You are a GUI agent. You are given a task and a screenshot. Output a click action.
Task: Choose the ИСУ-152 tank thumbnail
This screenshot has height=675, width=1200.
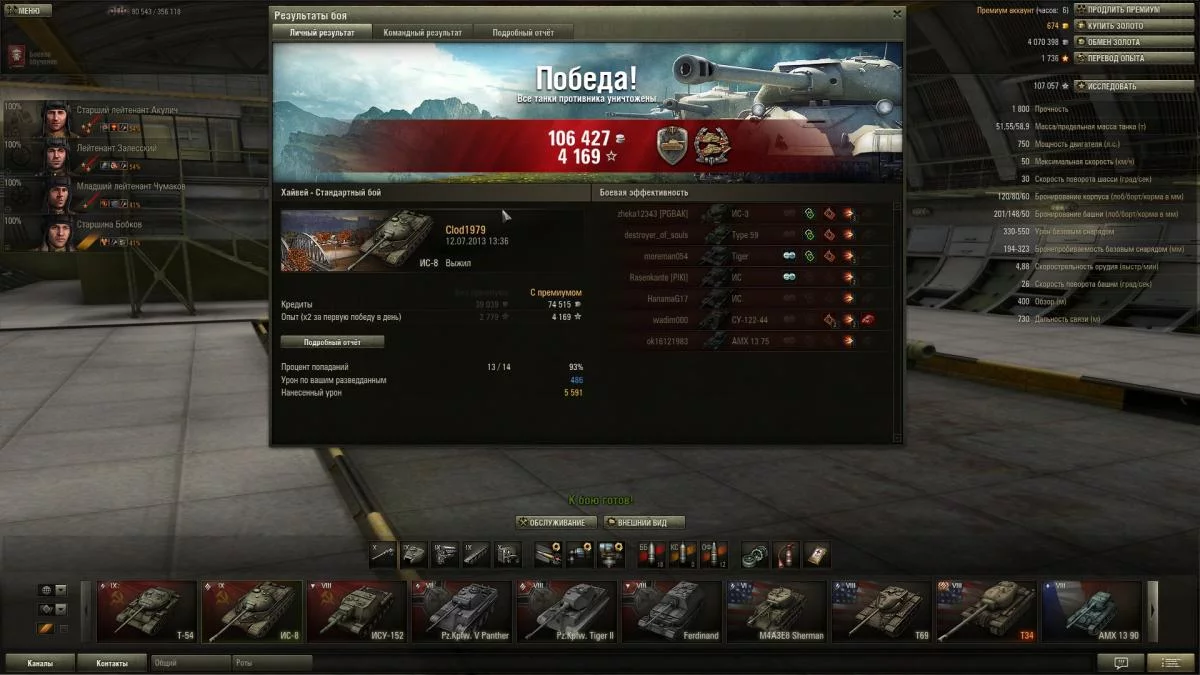tap(357, 611)
